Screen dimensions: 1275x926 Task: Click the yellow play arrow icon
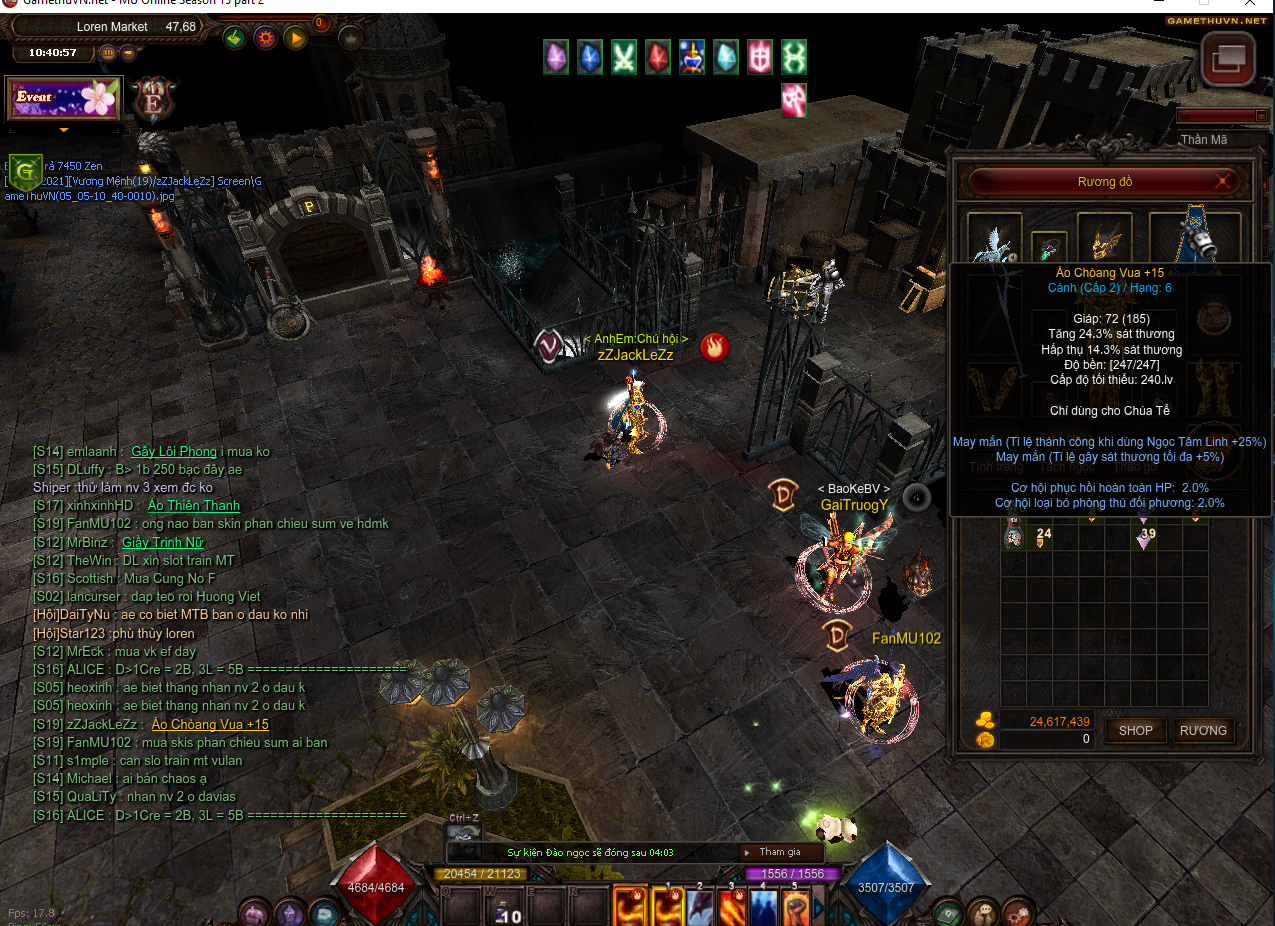(x=295, y=38)
